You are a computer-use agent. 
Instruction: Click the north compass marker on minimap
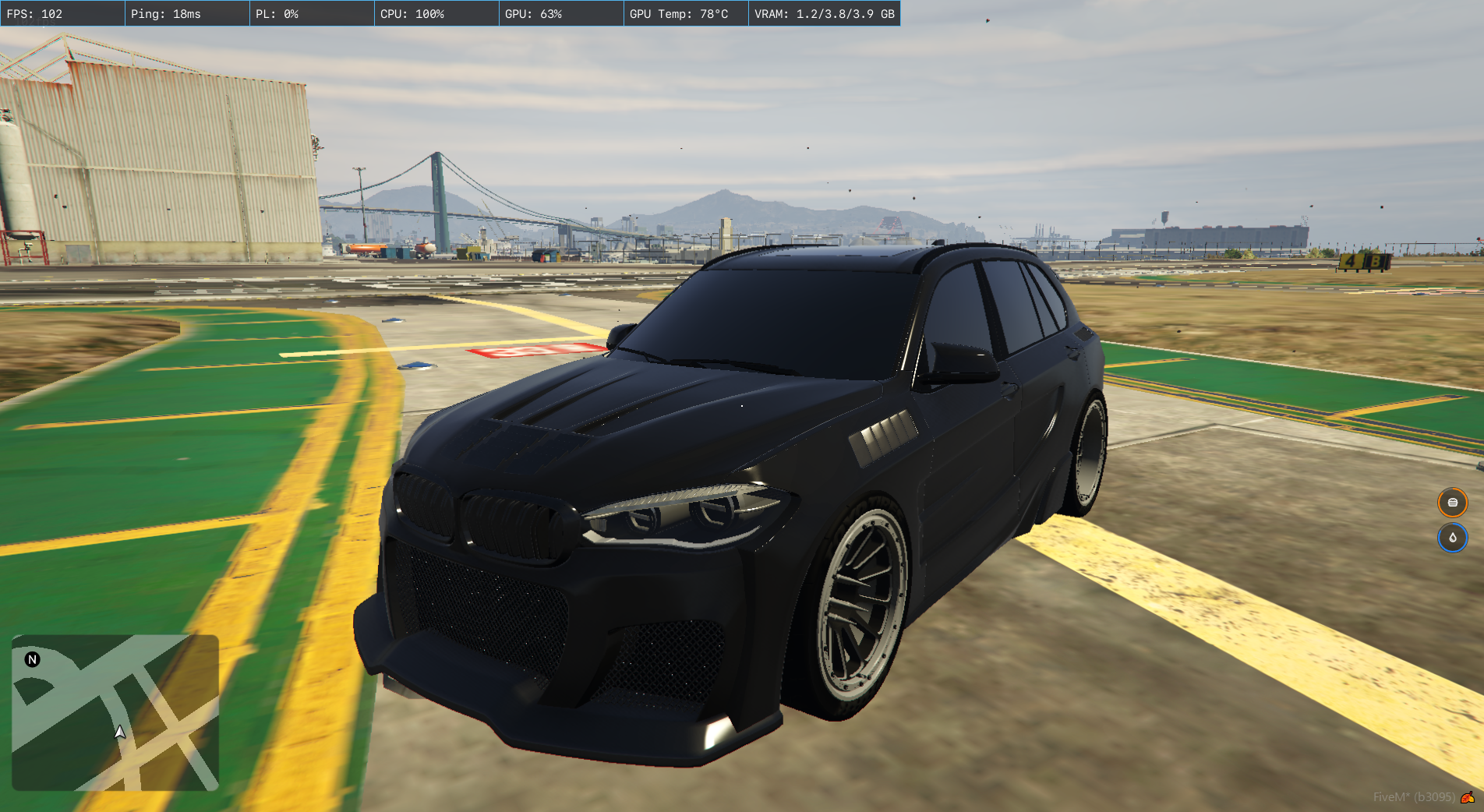click(x=32, y=659)
